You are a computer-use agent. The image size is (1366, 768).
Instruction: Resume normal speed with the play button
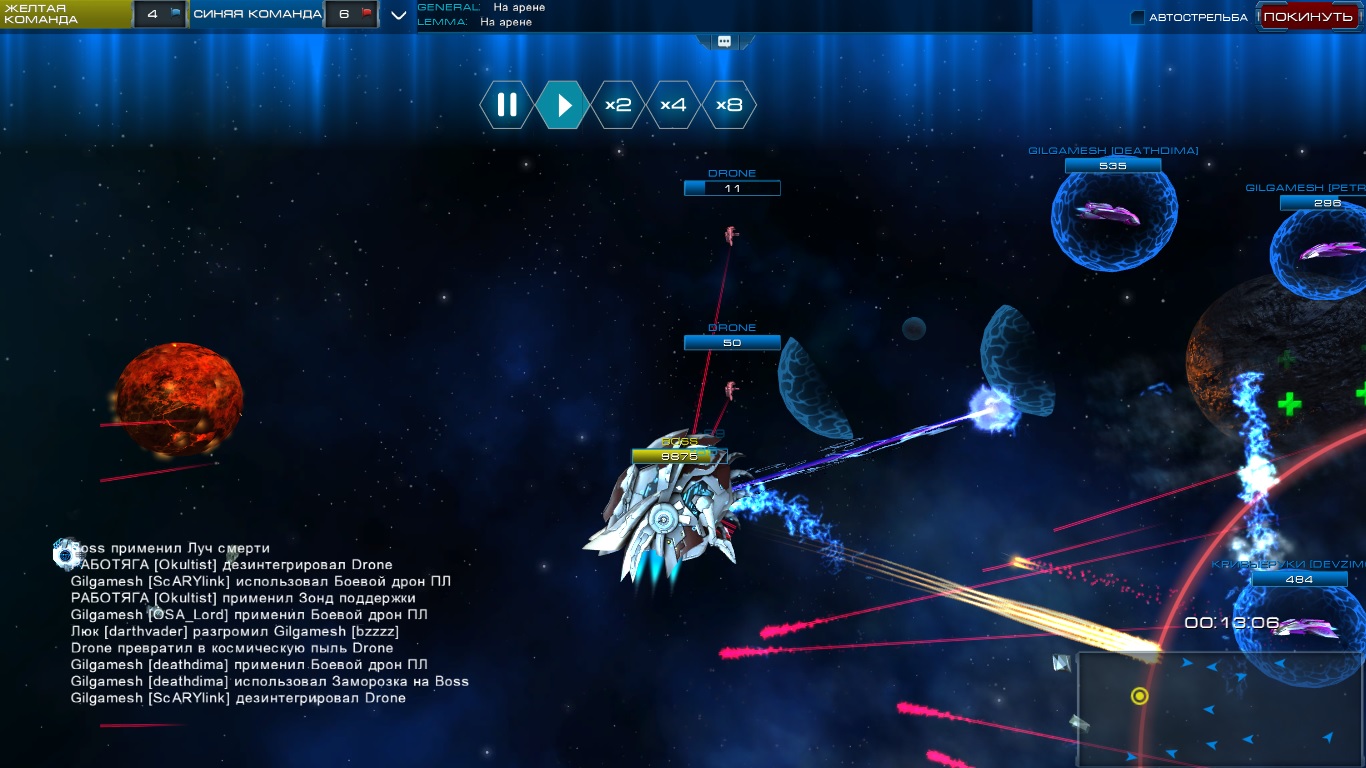(x=563, y=105)
